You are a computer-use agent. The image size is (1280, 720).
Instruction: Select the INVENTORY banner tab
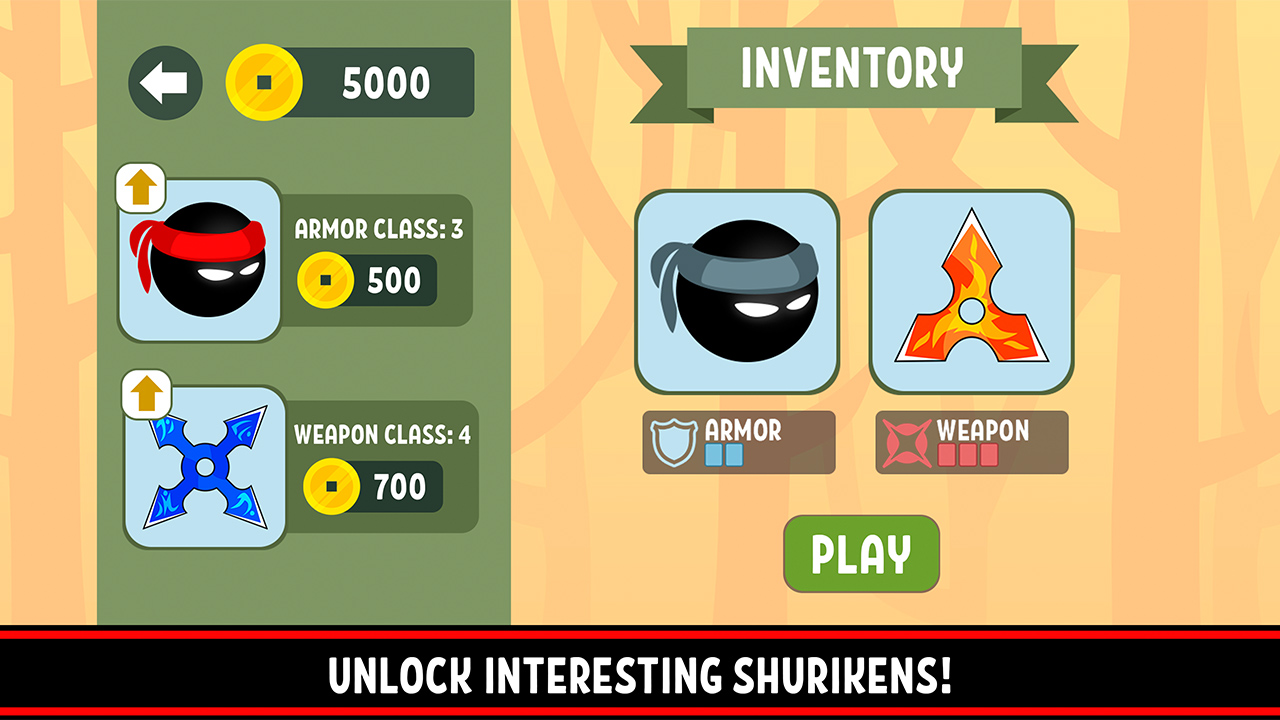click(852, 68)
